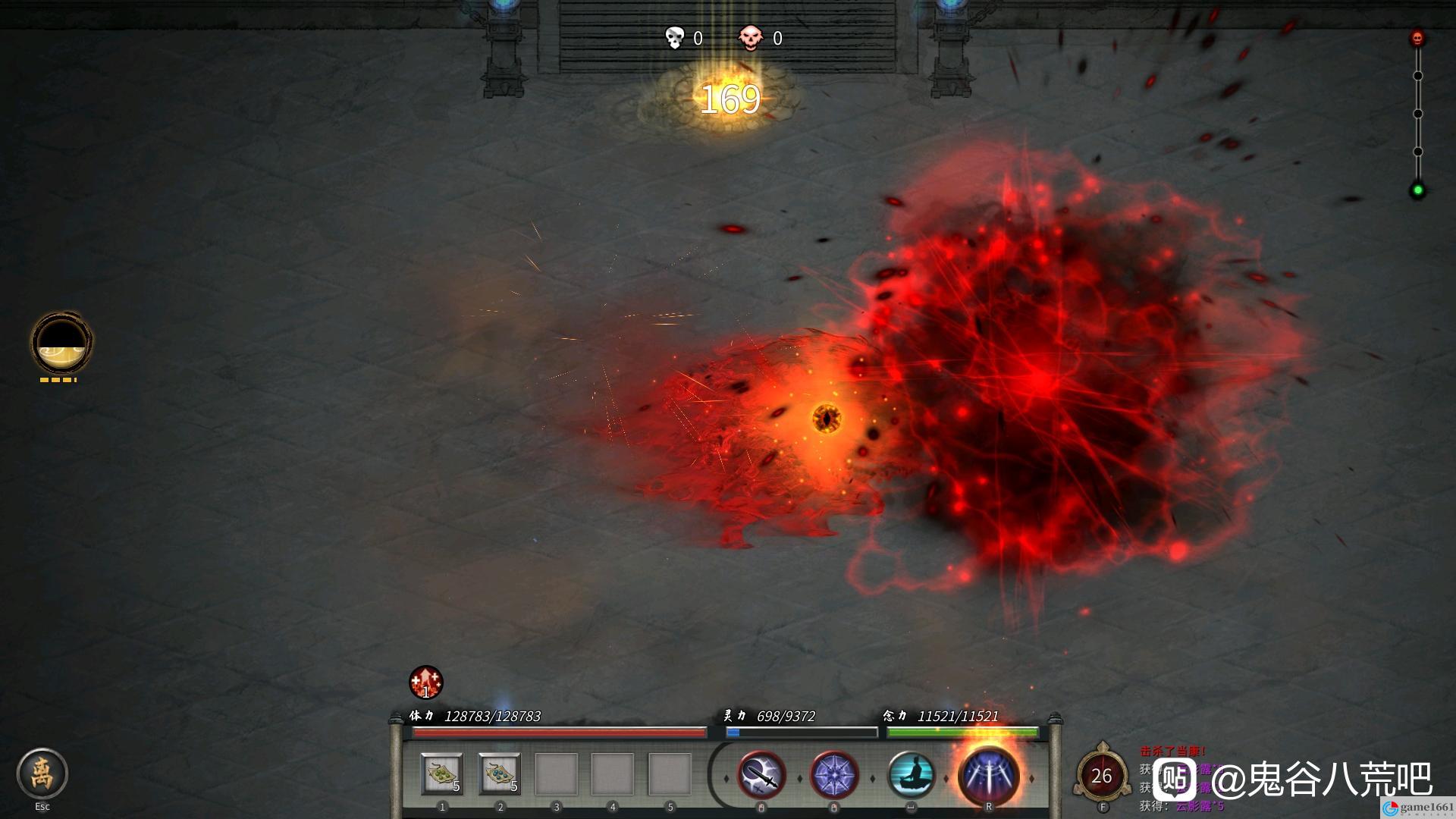Use the item in hotbar slot 1
1456x819 pixels.
coord(442,773)
